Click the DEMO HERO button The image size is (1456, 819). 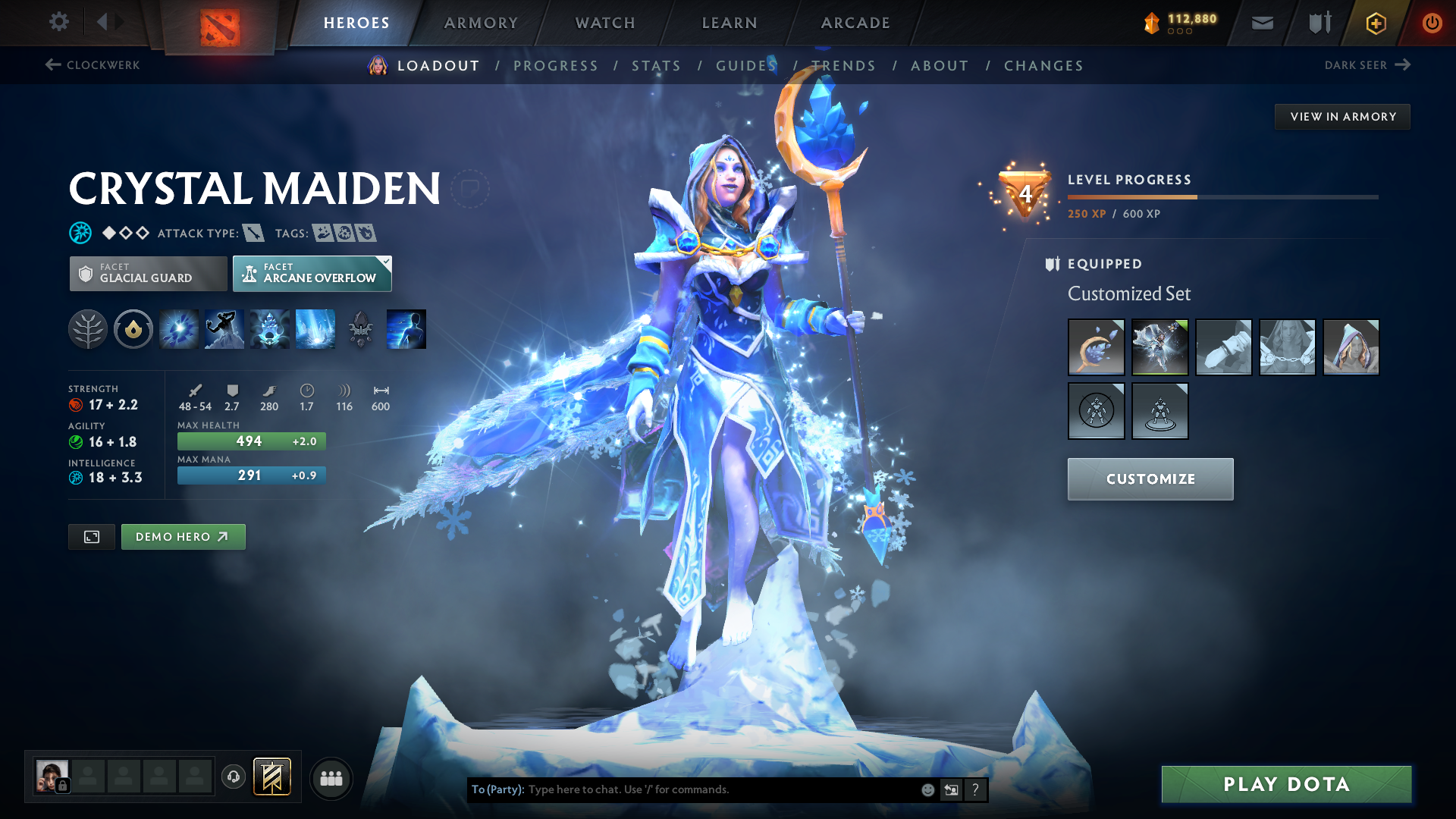pyautogui.click(x=183, y=536)
